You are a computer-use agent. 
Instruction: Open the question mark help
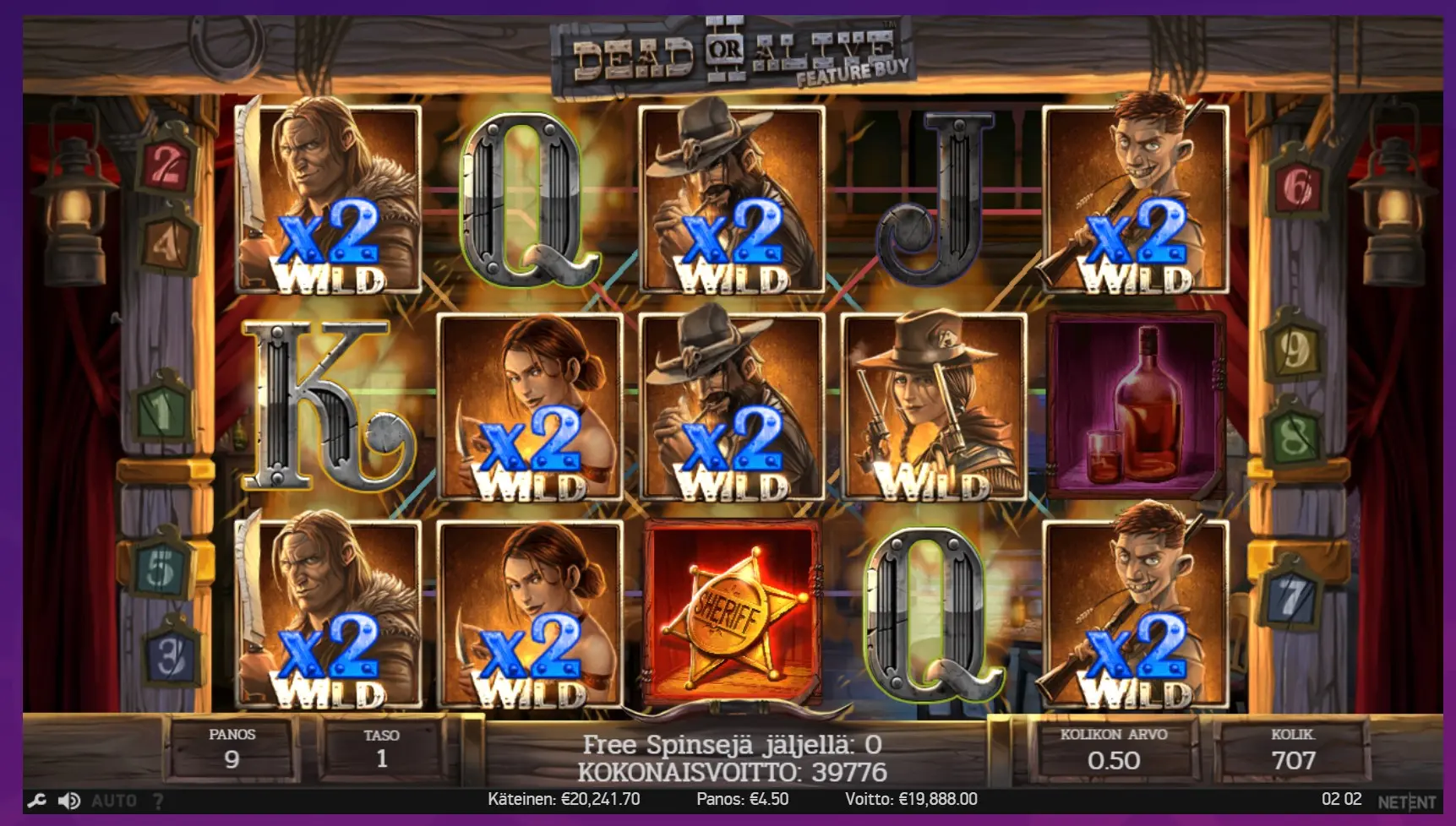coord(158,800)
